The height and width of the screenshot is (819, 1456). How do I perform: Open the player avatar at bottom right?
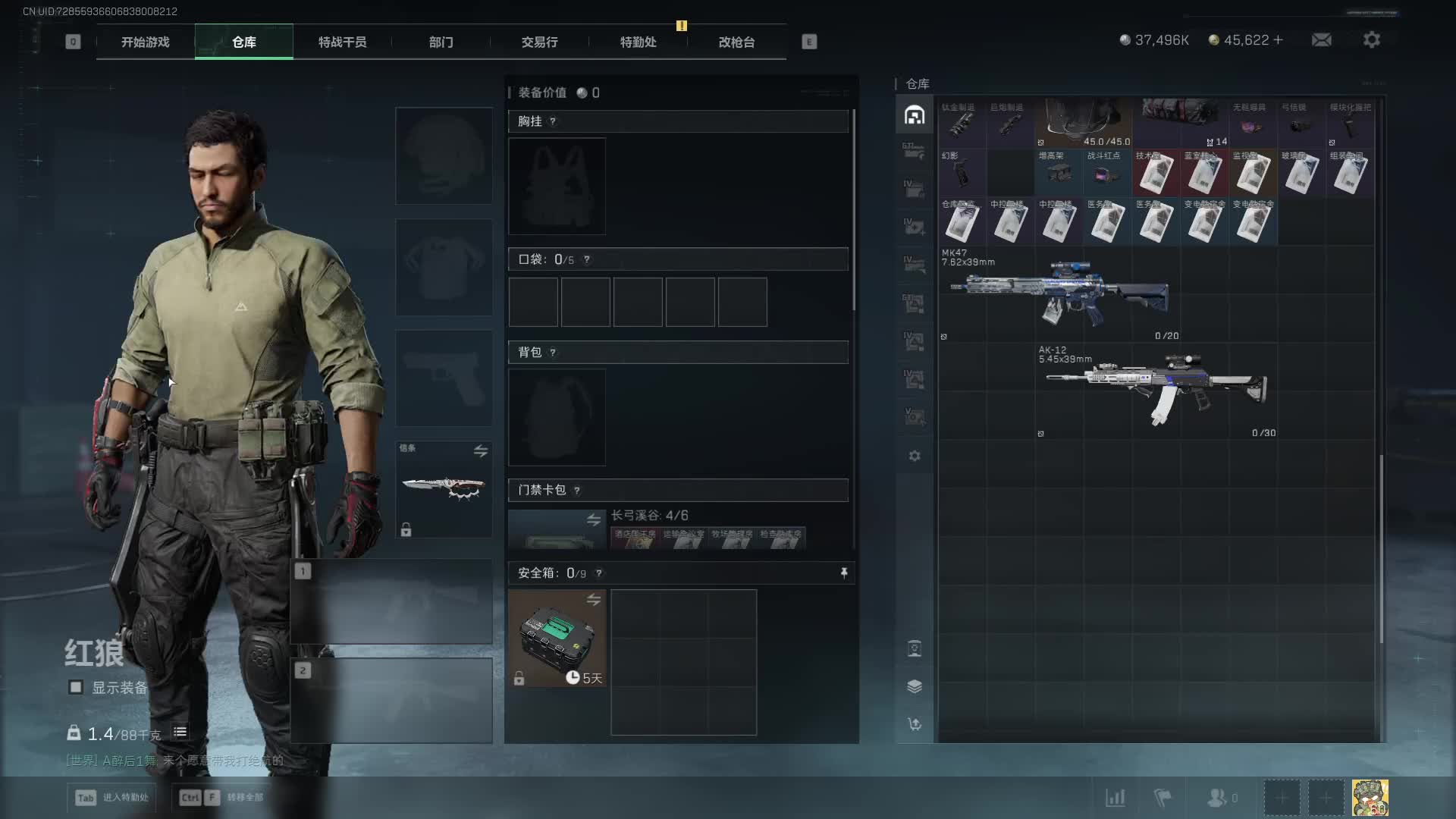point(1370,798)
